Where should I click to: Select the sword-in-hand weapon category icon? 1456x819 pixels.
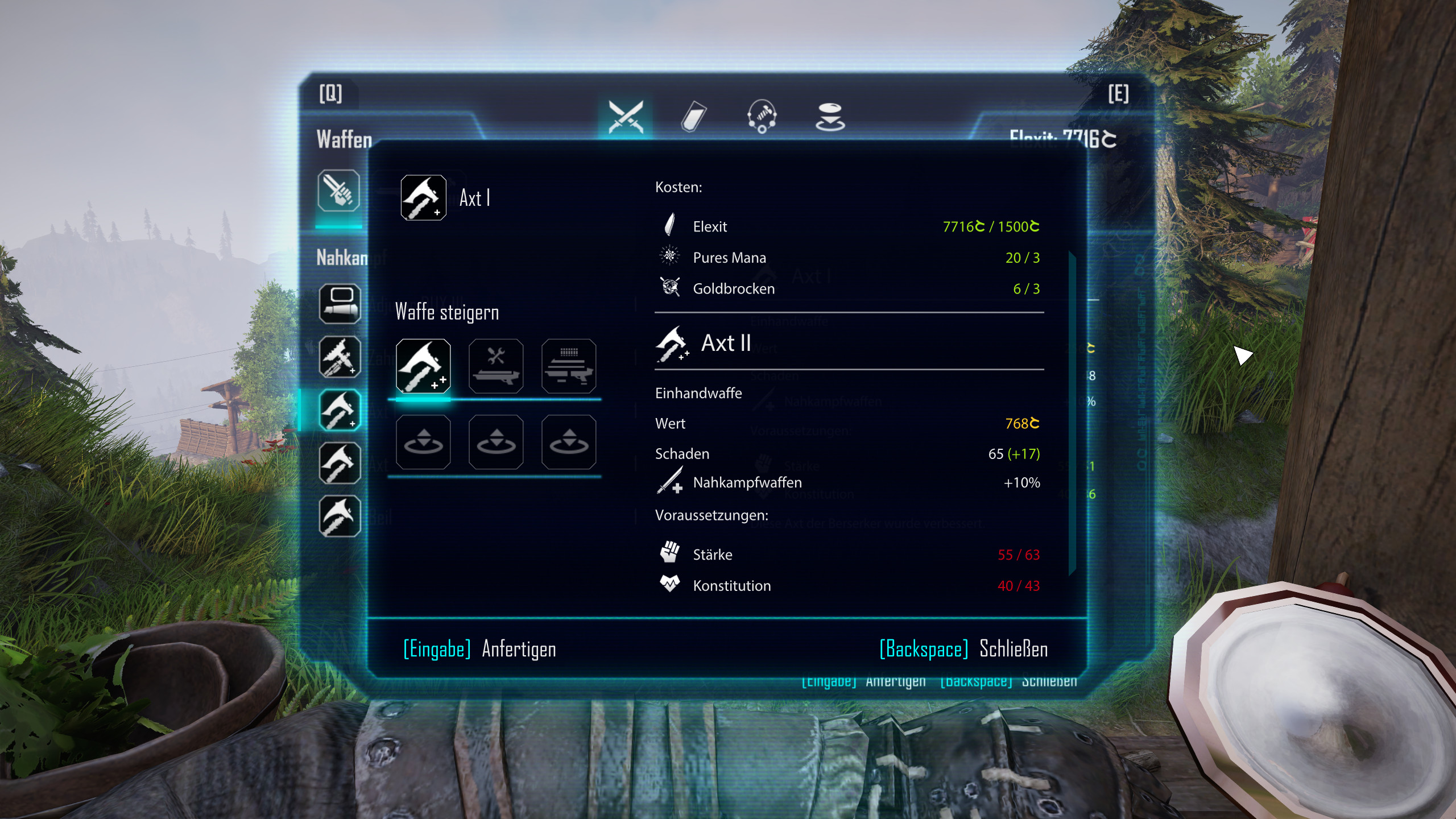pos(338,191)
